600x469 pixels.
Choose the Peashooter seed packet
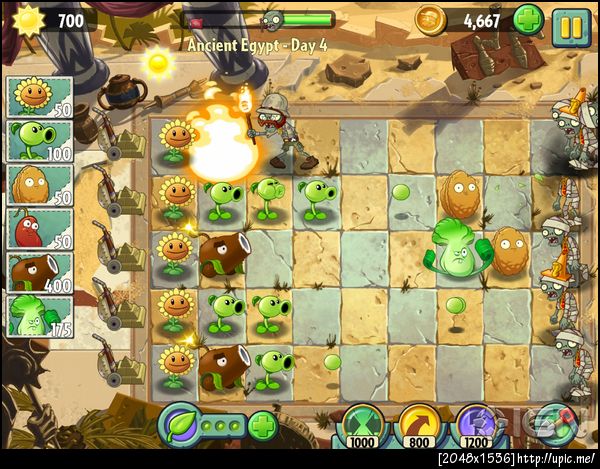(39, 141)
